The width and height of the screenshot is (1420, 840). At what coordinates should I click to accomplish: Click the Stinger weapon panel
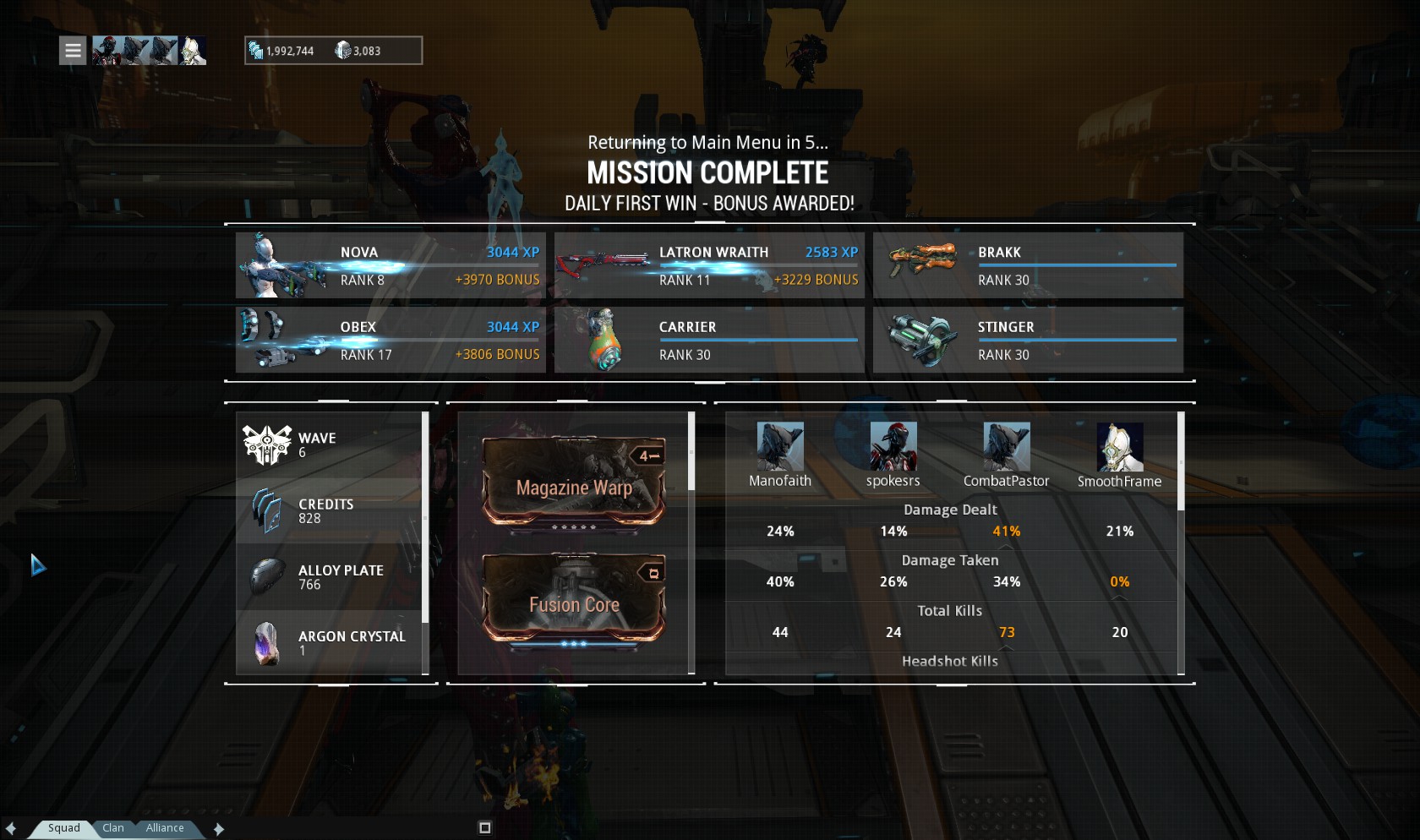[1028, 340]
